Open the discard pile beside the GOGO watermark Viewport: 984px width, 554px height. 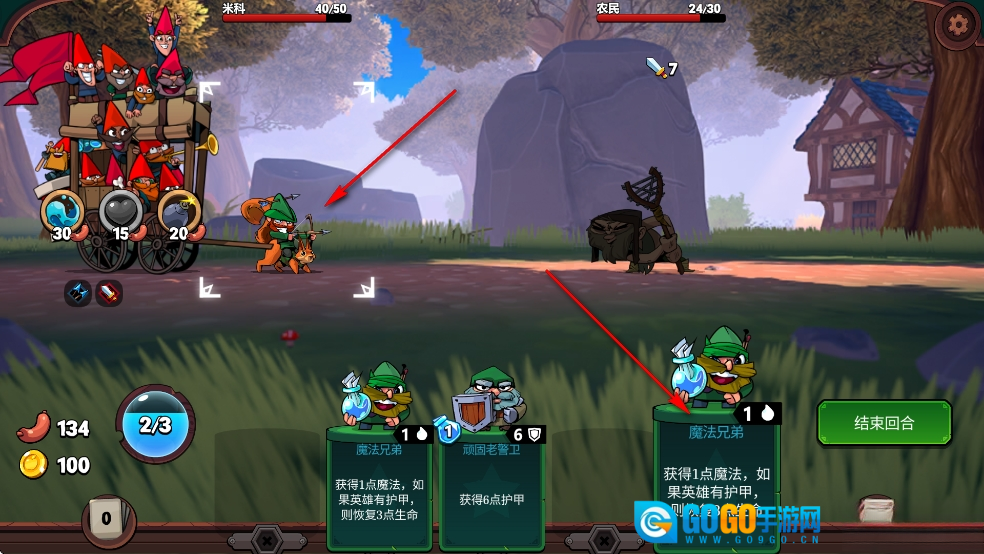(876, 509)
